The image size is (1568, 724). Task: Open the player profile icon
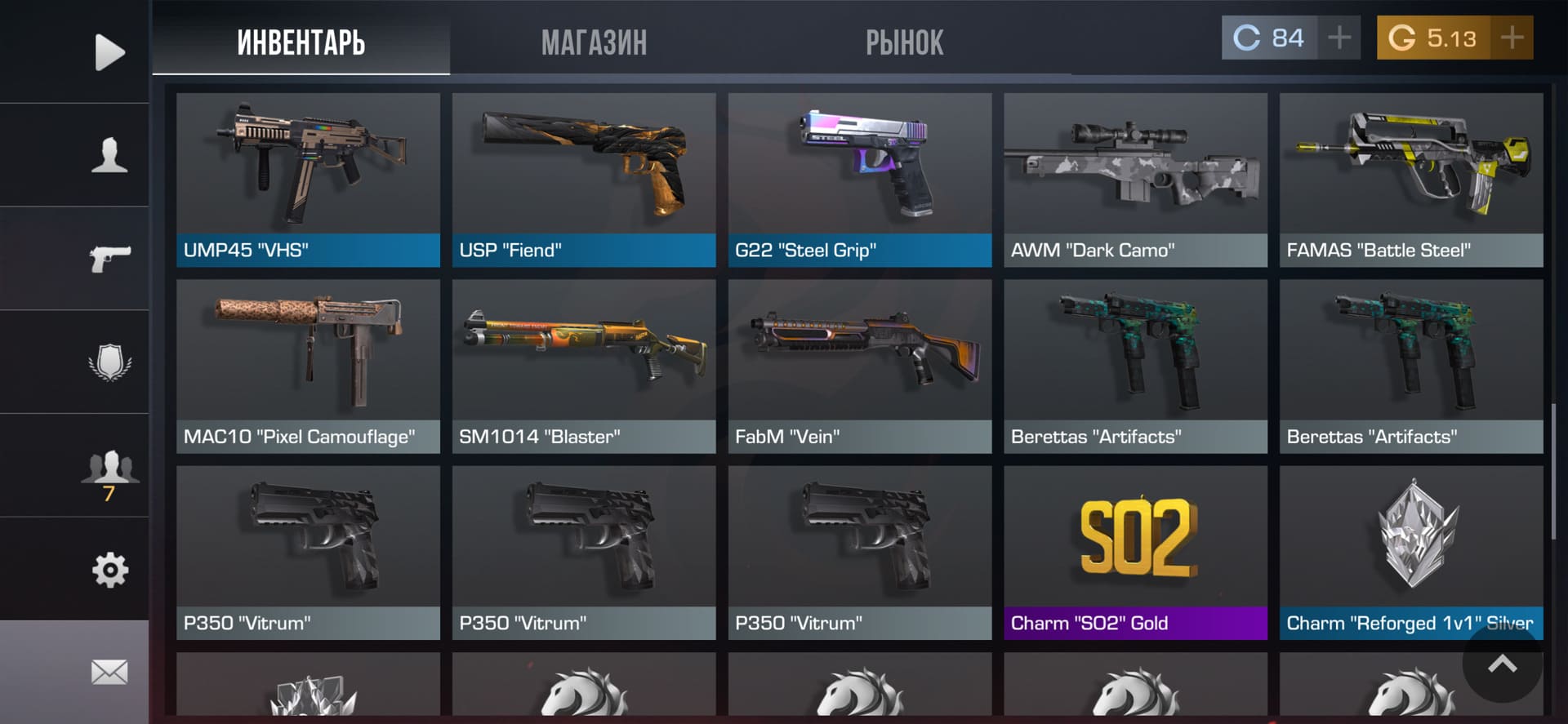click(109, 155)
